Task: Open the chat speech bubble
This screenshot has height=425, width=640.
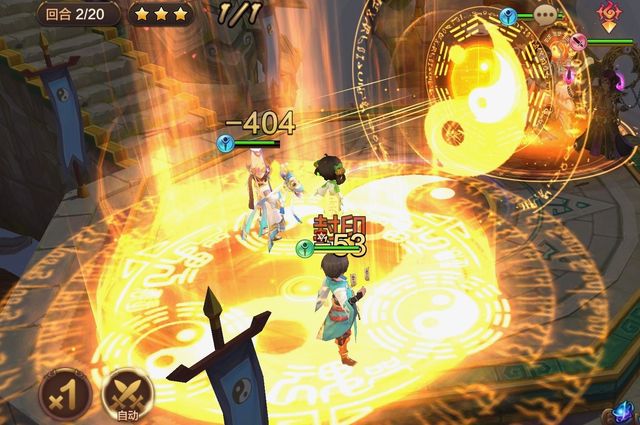Action: [x=545, y=15]
